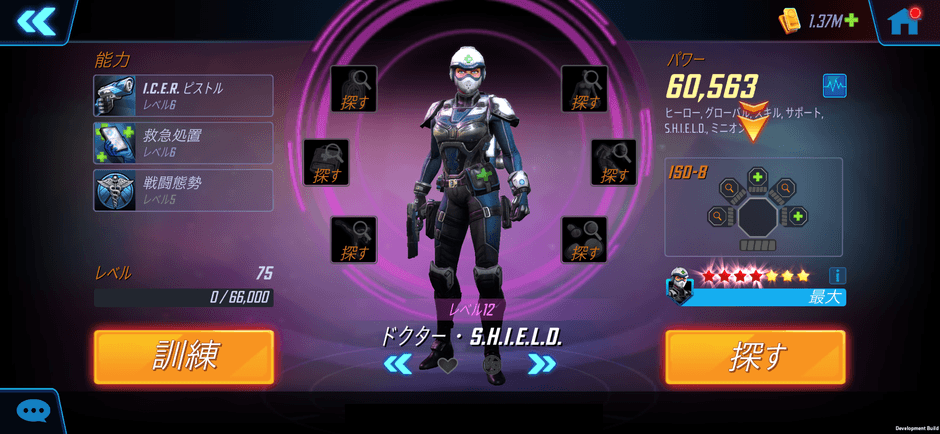Image resolution: width=940 pixels, height=434 pixels.
Task: Switch to the next character
Action: pos(542,364)
